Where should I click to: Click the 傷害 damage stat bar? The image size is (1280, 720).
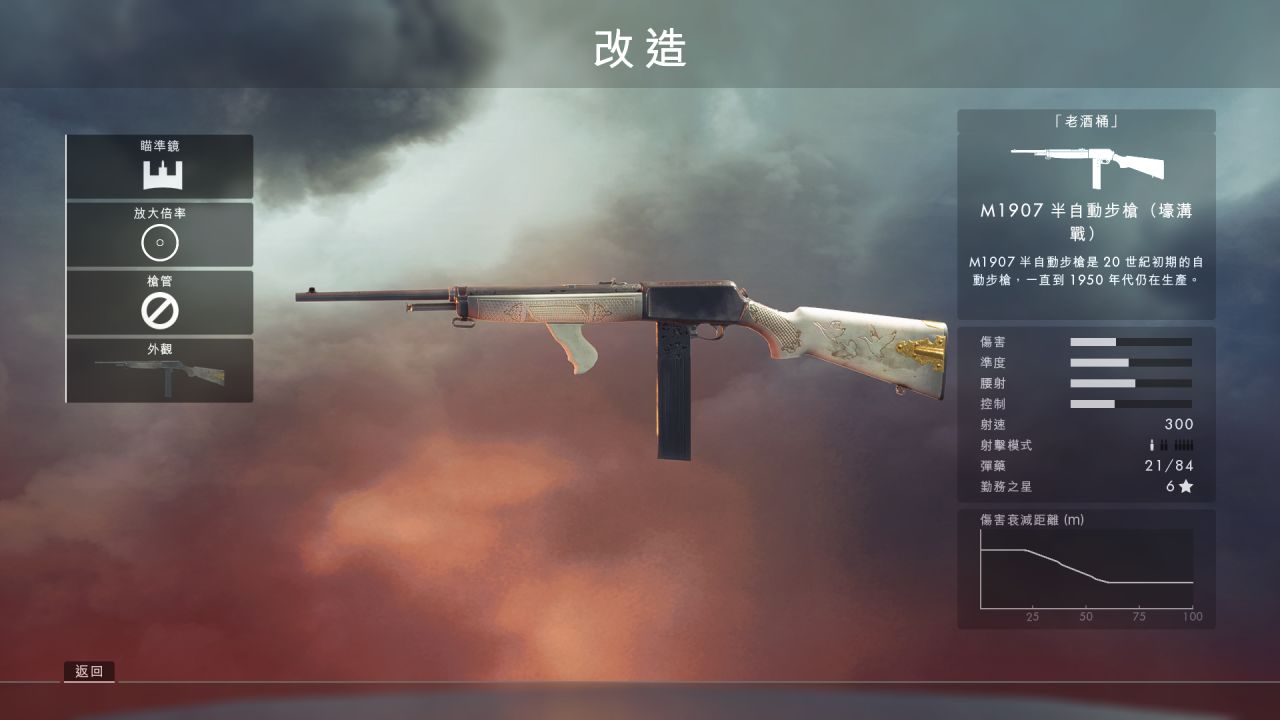(x=1130, y=342)
